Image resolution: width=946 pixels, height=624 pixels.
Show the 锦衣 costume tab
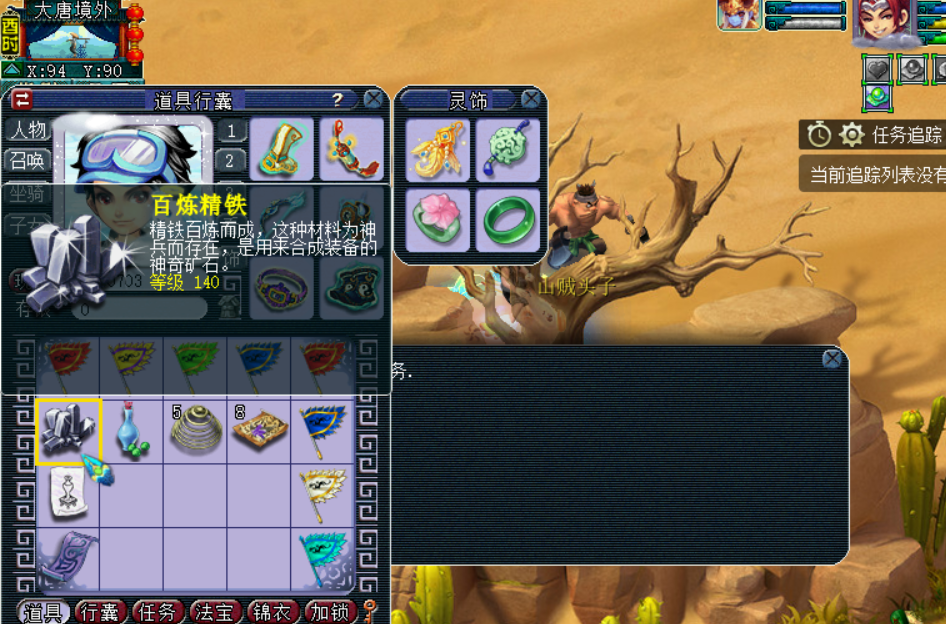[x=272, y=612]
